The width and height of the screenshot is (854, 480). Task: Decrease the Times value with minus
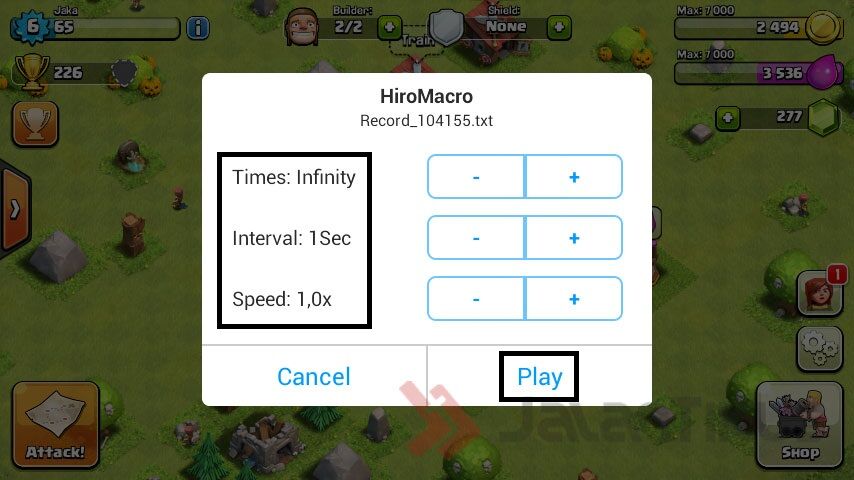click(x=476, y=177)
